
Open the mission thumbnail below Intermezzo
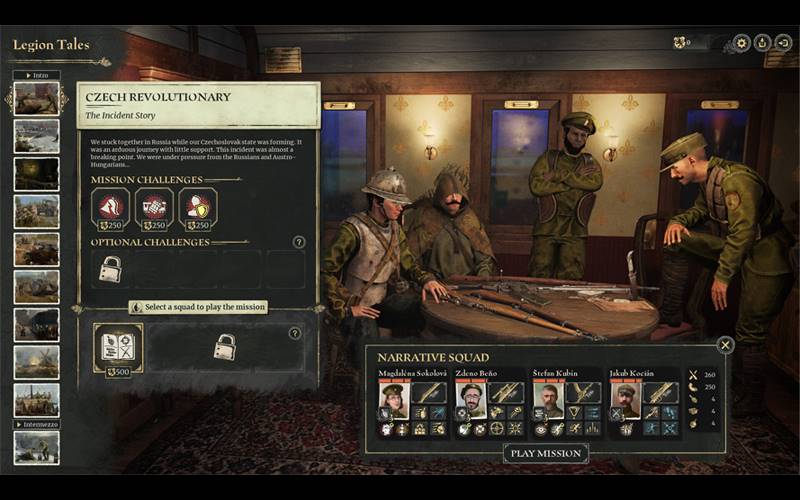(36, 447)
